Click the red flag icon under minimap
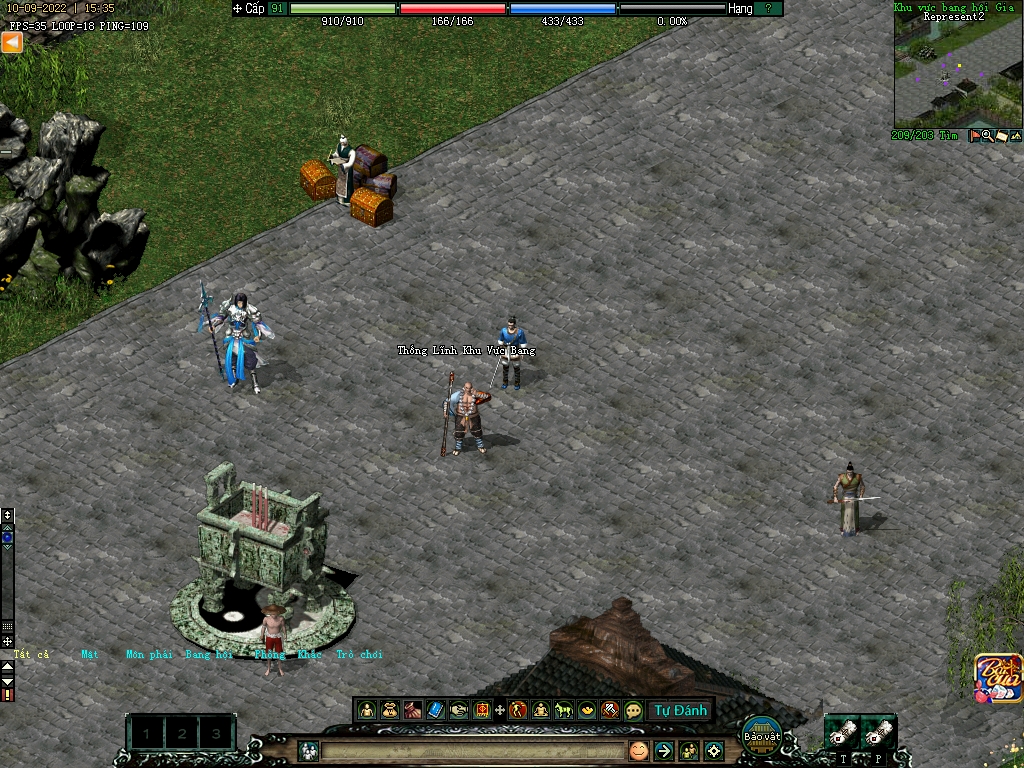The width and height of the screenshot is (1024, 768). [x=975, y=136]
